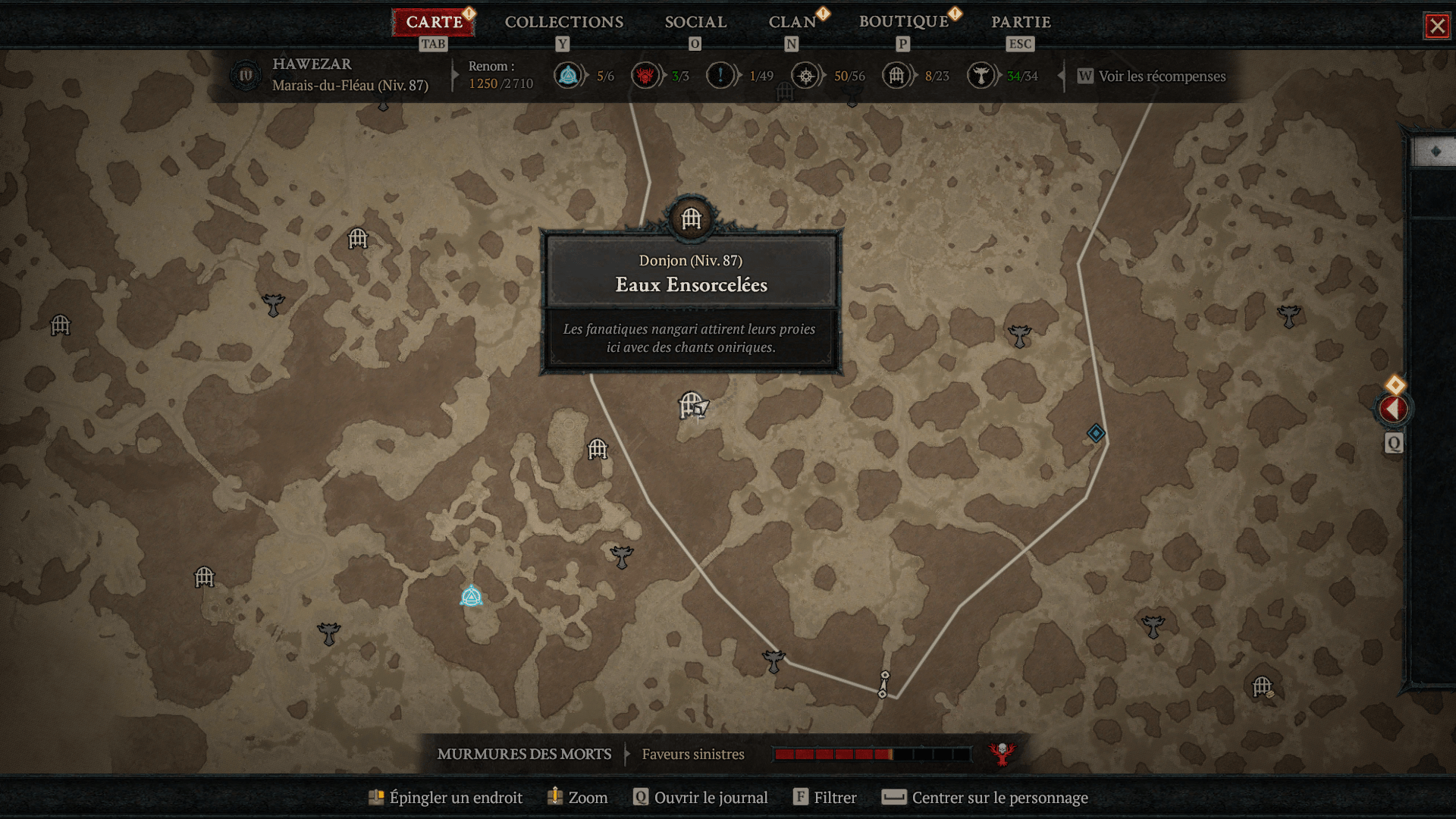This screenshot has height=819, width=1456.
Task: Expand the journal panel with the red arrow
Action: click(1393, 409)
